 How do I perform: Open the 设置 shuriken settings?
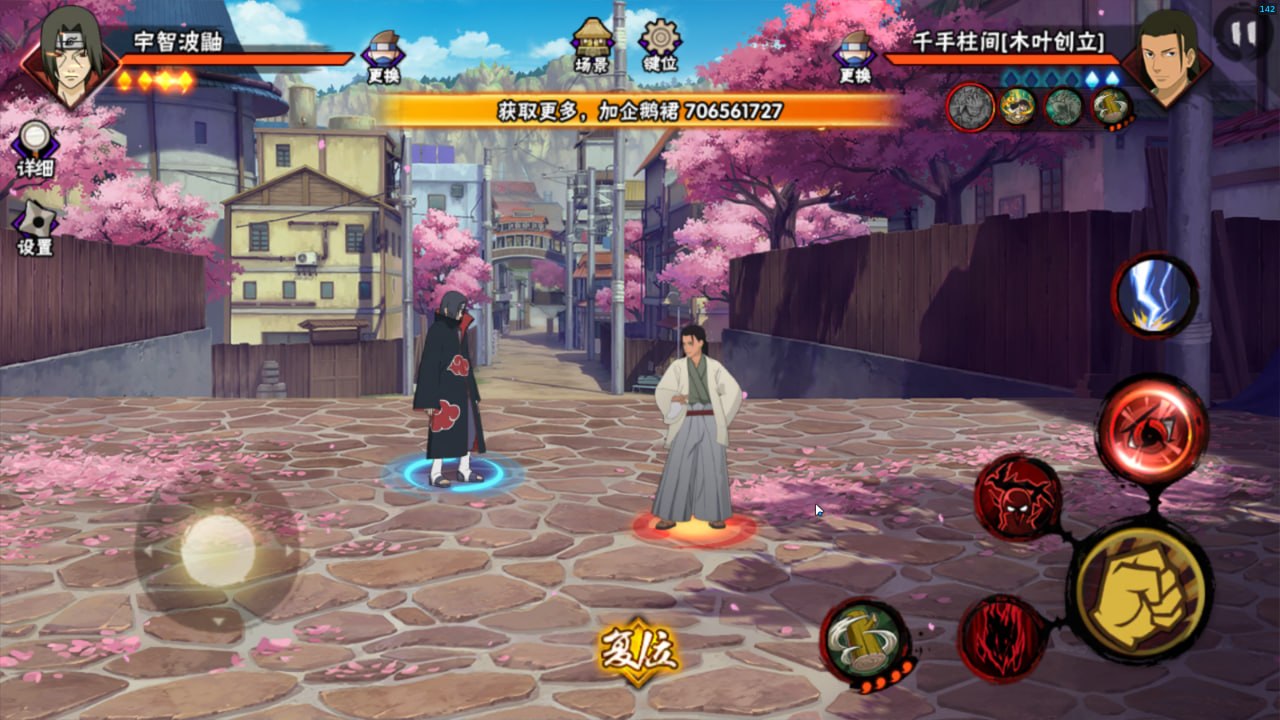click(x=35, y=227)
